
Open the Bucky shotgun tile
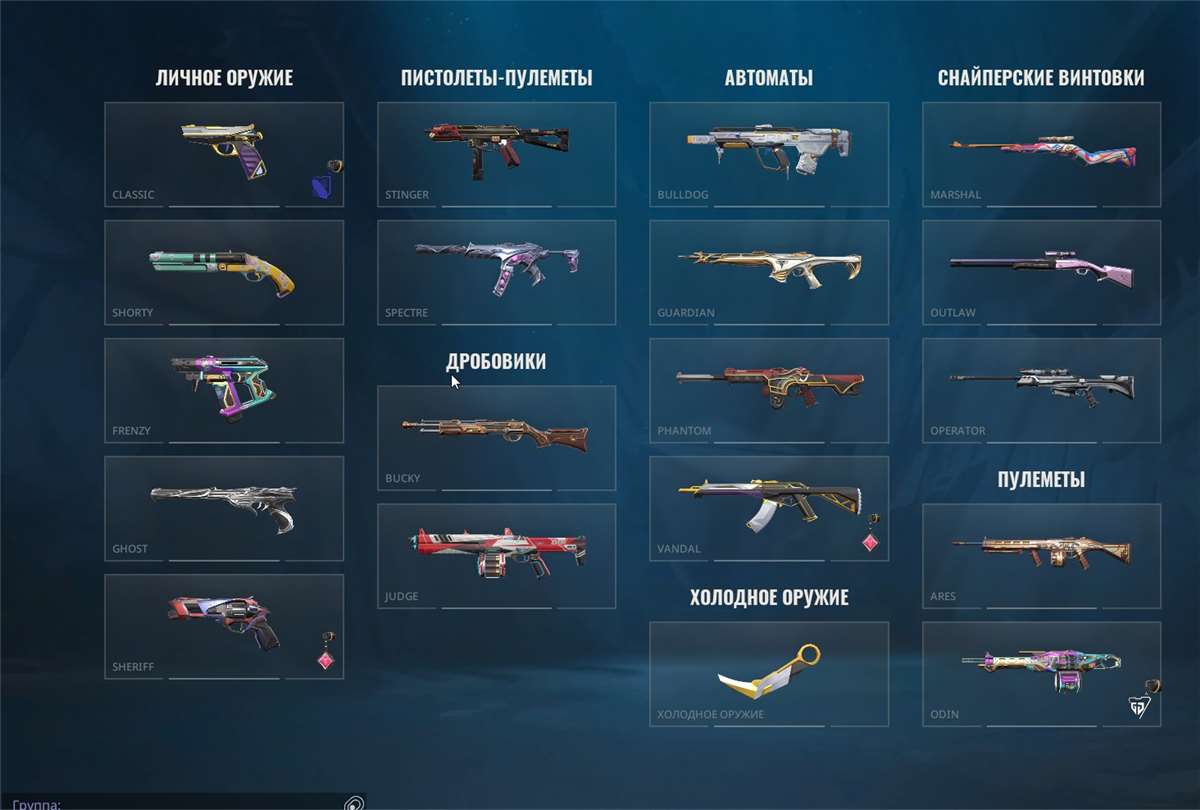pyautogui.click(x=496, y=438)
